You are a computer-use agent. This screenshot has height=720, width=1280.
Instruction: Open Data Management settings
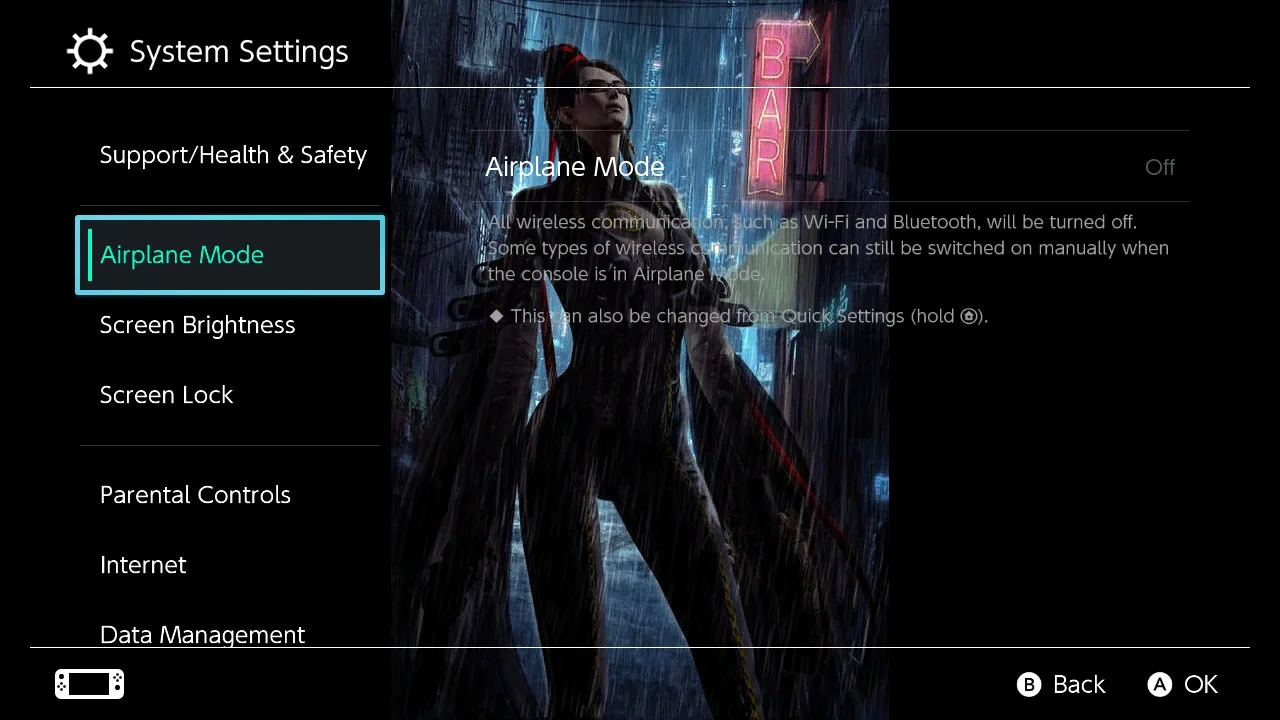[x=202, y=634]
